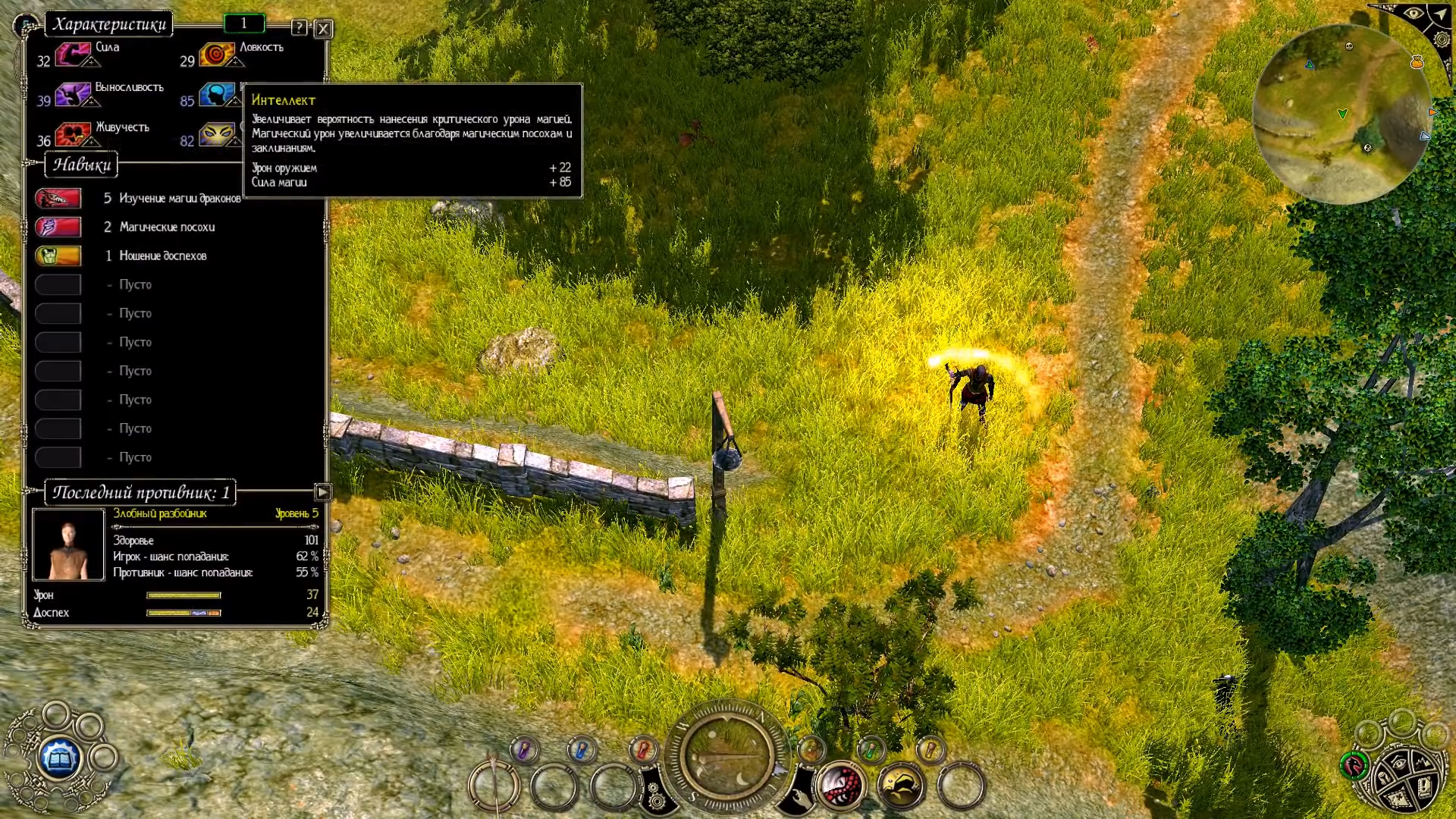Select the Живучесть attribute icon
Image resolution: width=1456 pixels, height=819 pixels.
pyautogui.click(x=73, y=135)
